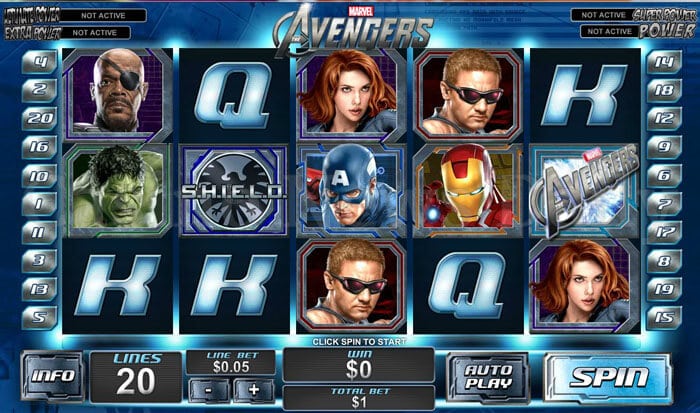Select payline number 13
This screenshot has width=700, height=413.
point(40,289)
